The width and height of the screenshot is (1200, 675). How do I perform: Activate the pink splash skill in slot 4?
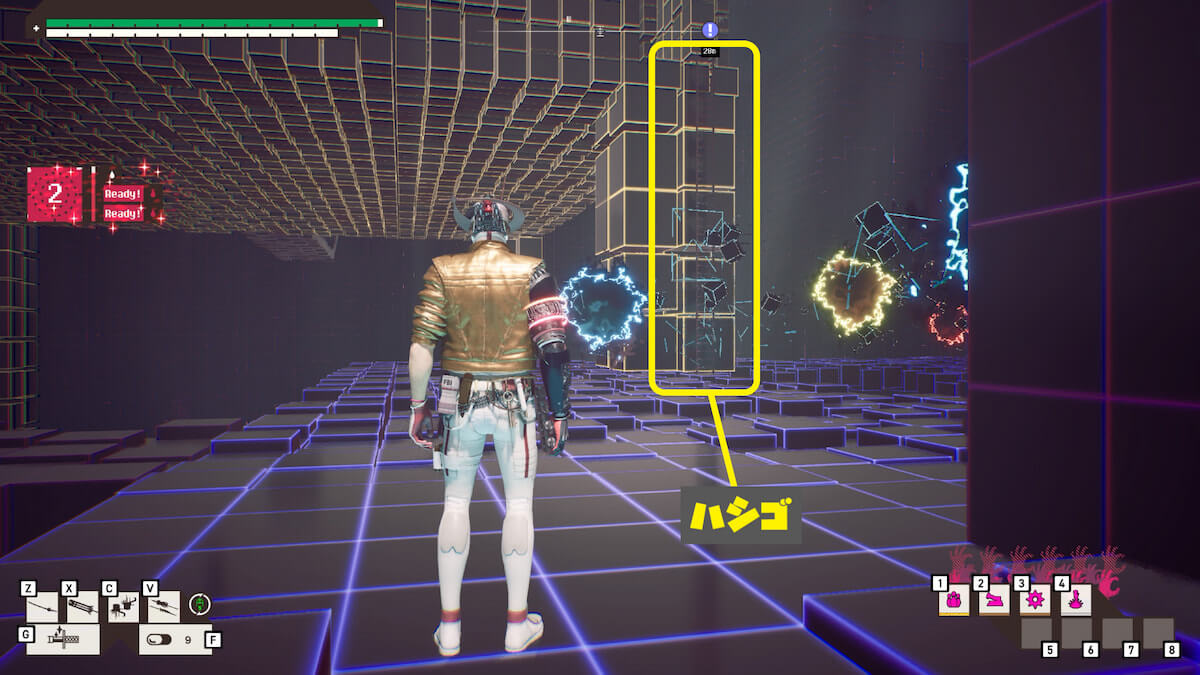click(1075, 600)
